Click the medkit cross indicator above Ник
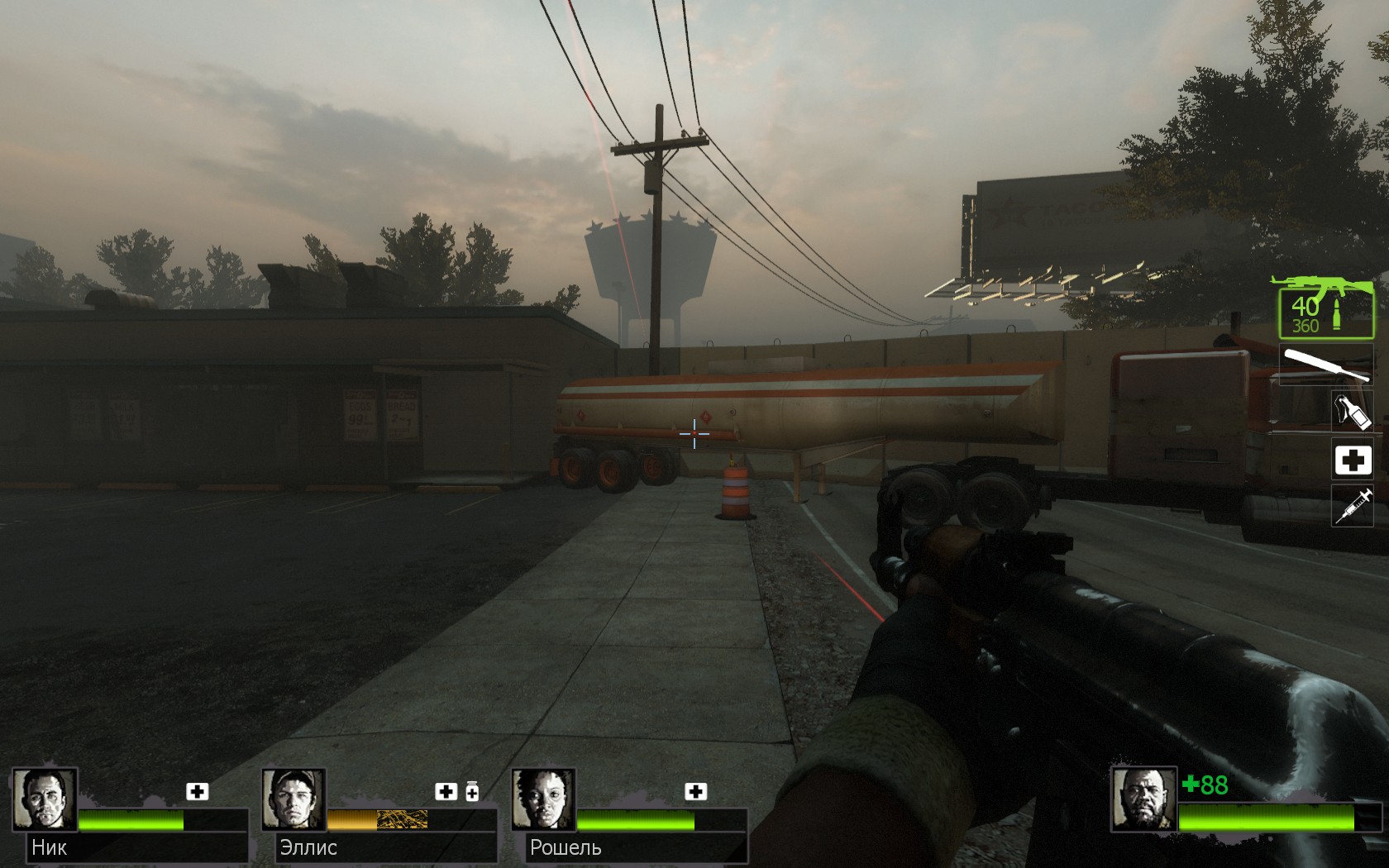1389x868 pixels. point(197,791)
